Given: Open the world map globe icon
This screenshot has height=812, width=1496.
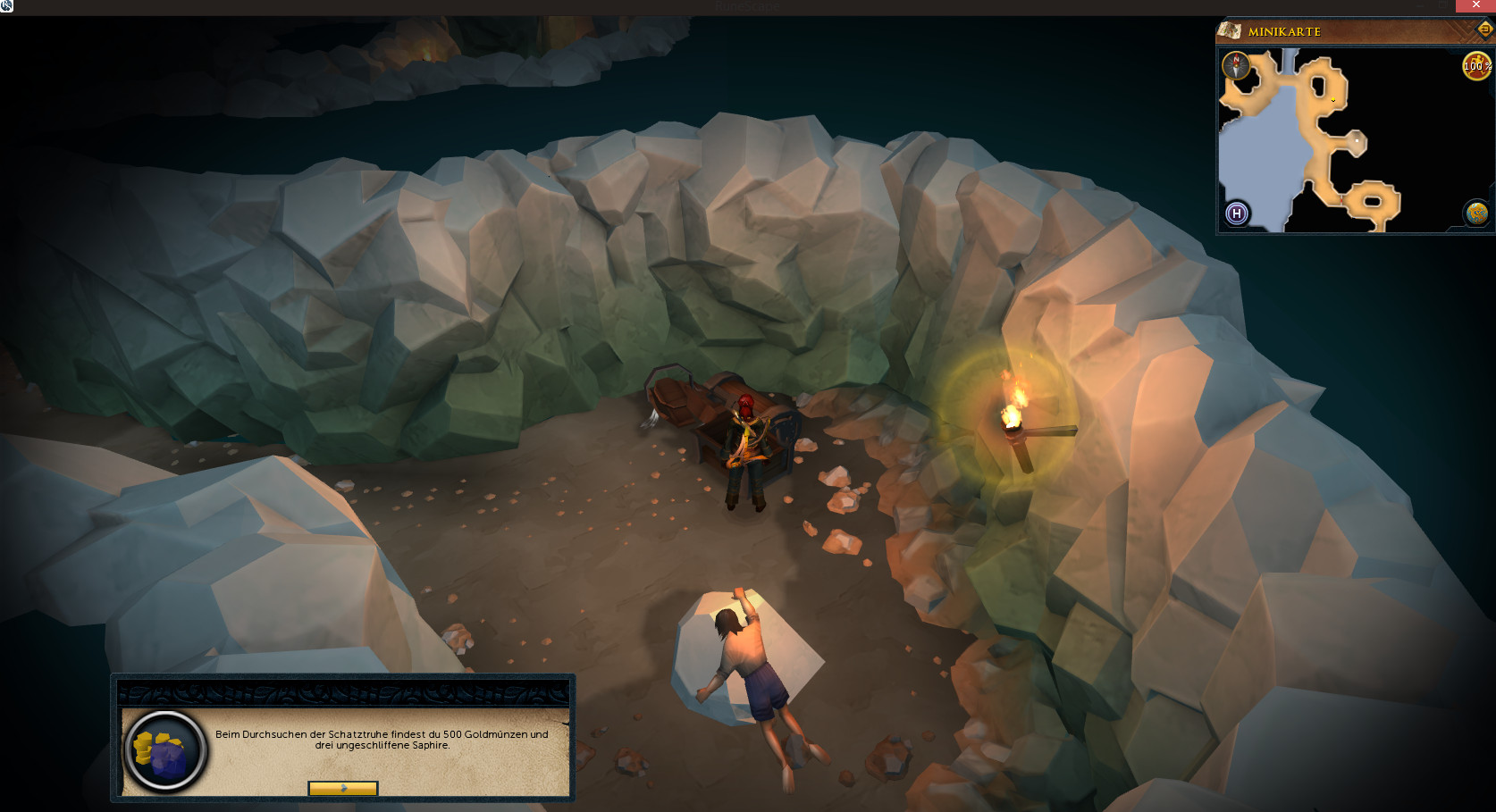Looking at the screenshot, I should [1475, 213].
